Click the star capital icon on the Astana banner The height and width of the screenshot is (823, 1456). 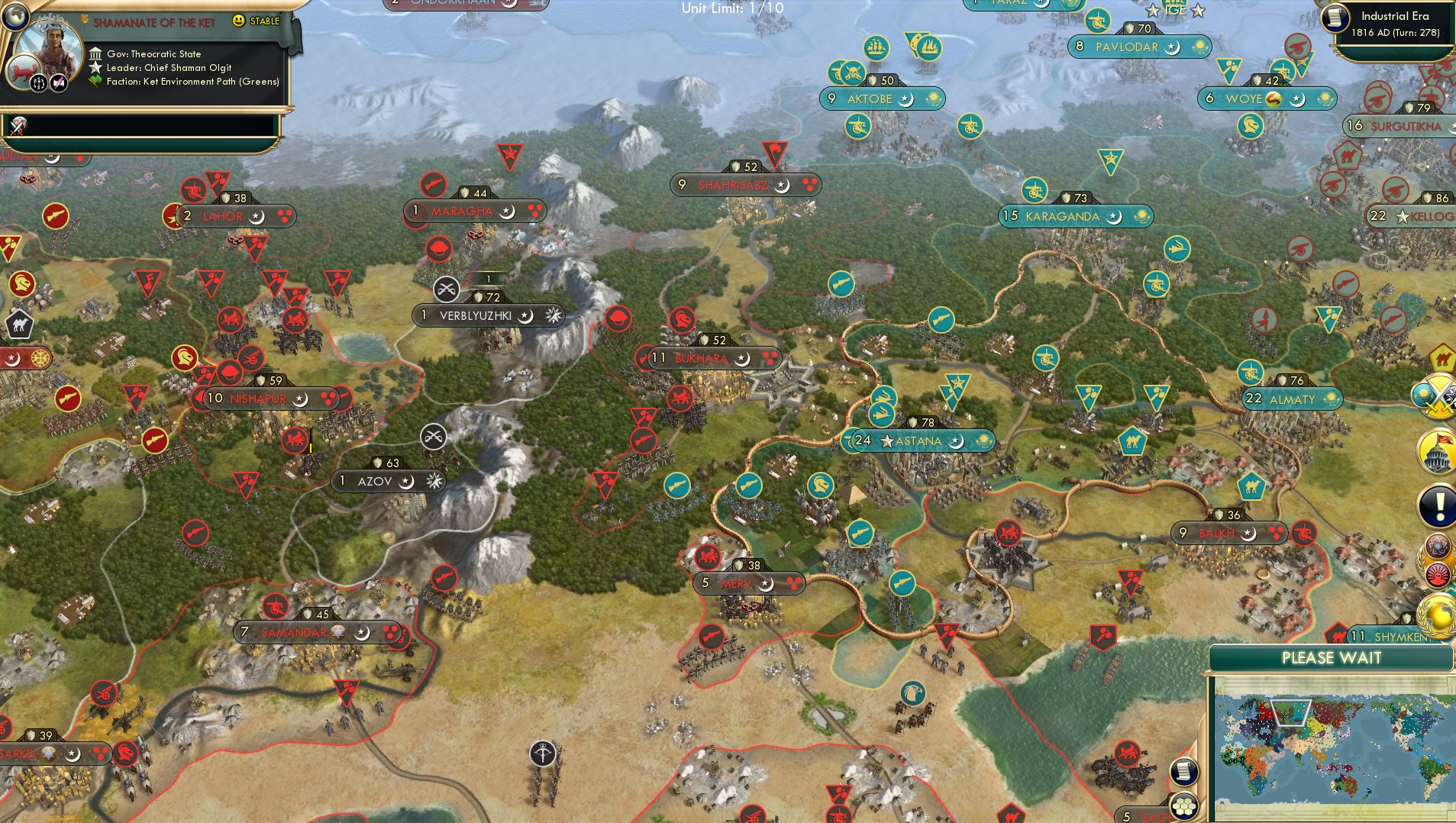click(887, 441)
